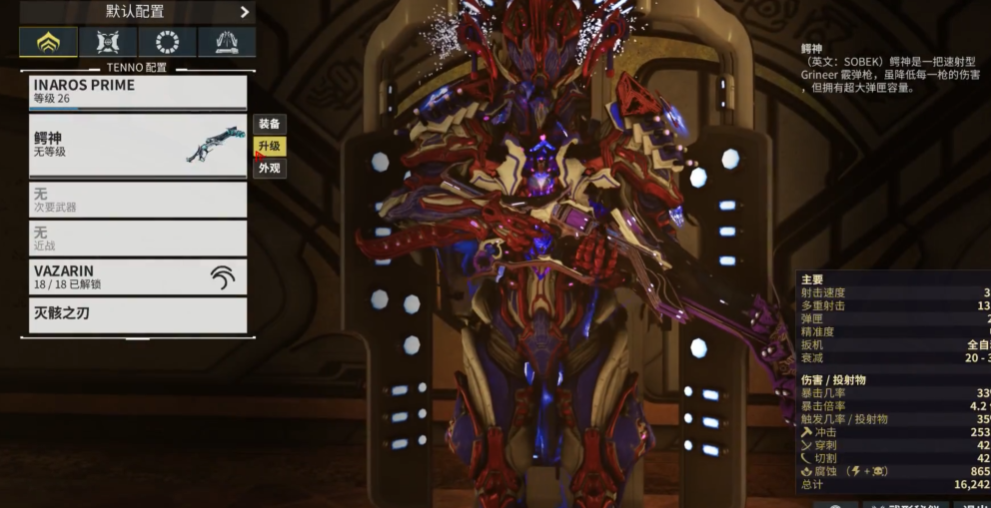991x508 pixels.
Task: Open the VAZARIN focus school slot
Action: pos(138,277)
